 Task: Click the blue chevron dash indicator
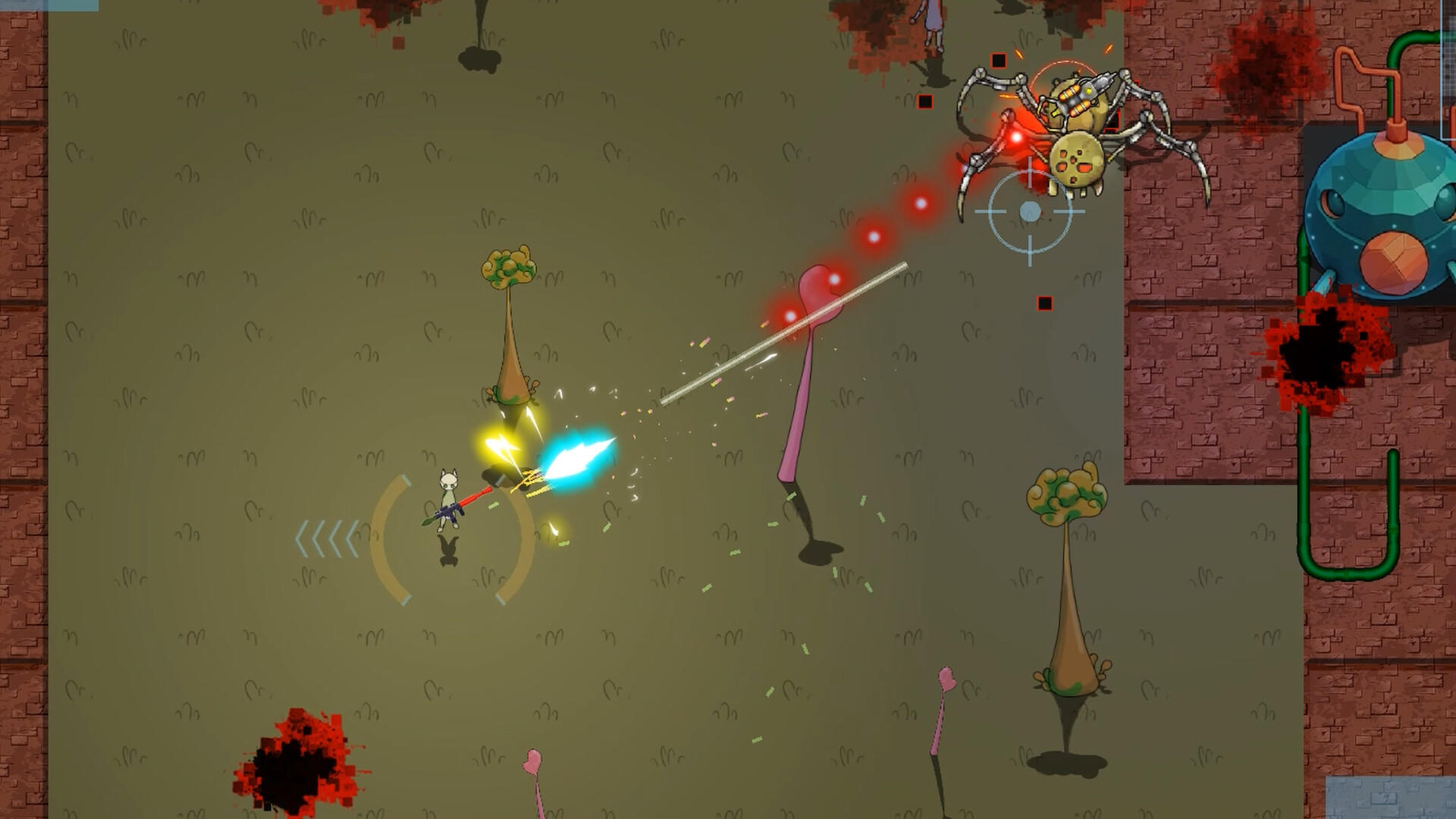point(326,538)
